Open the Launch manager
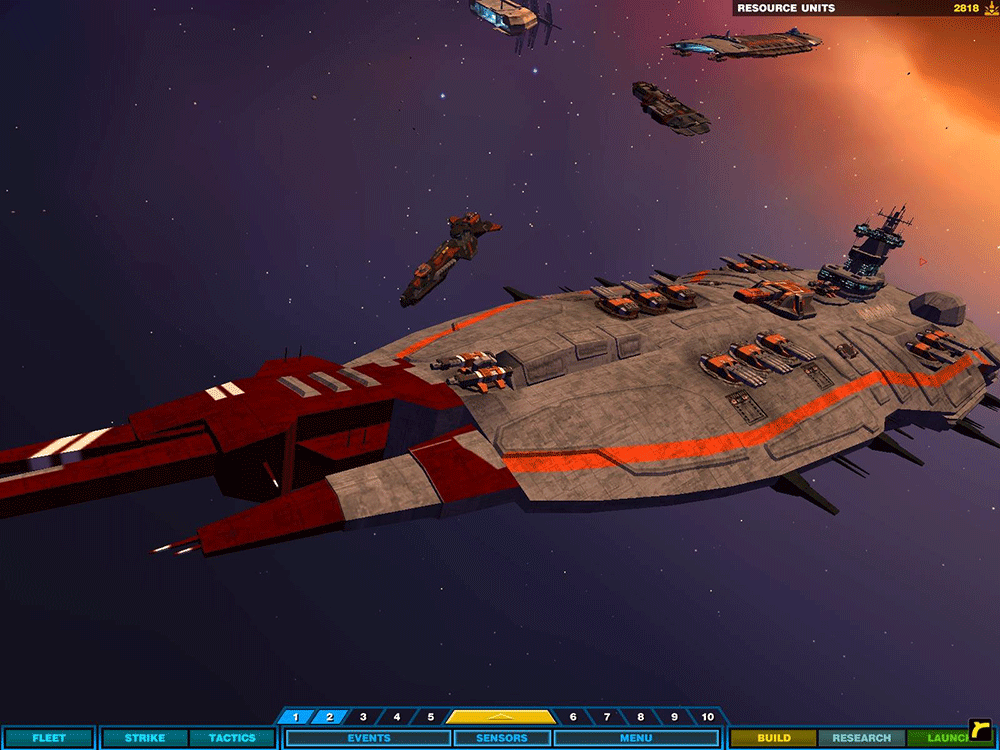The image size is (1000, 750). 943,738
